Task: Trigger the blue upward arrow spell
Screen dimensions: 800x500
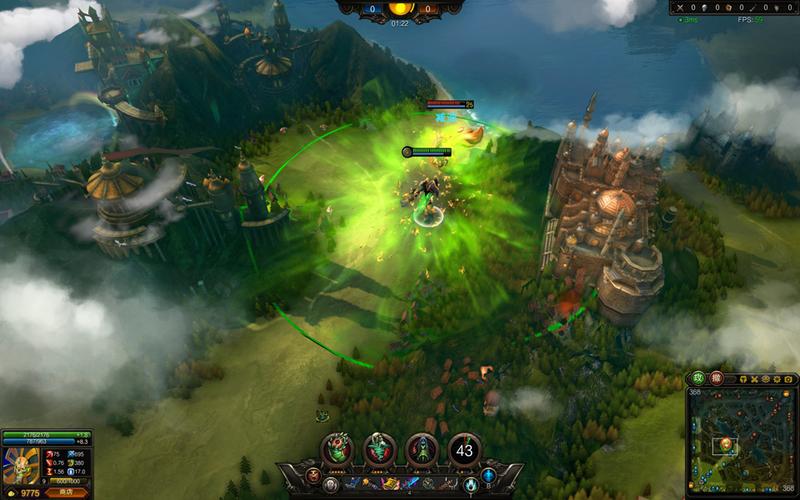Action: tap(489, 475)
